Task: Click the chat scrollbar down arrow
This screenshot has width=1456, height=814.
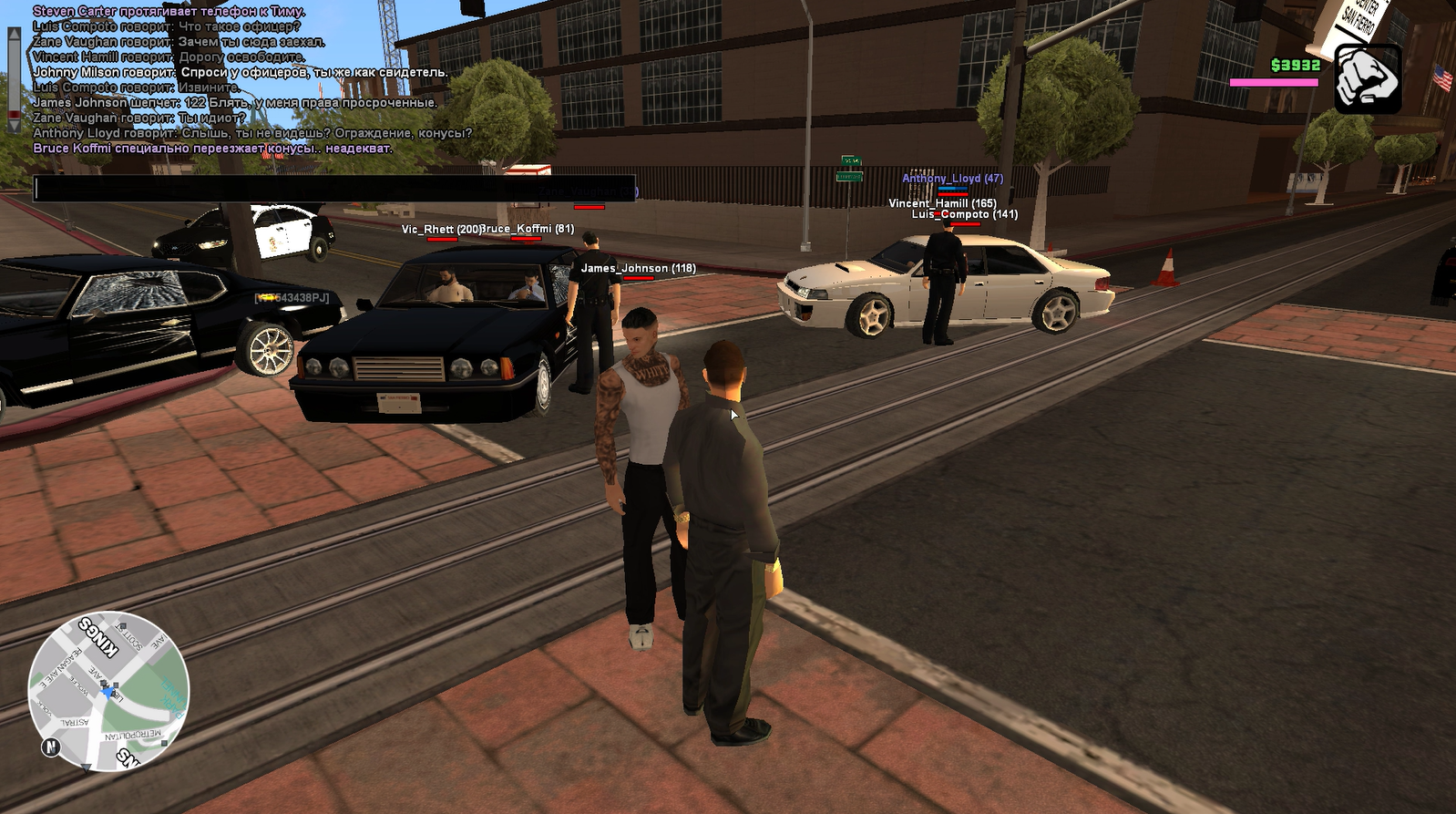Action: (14, 124)
